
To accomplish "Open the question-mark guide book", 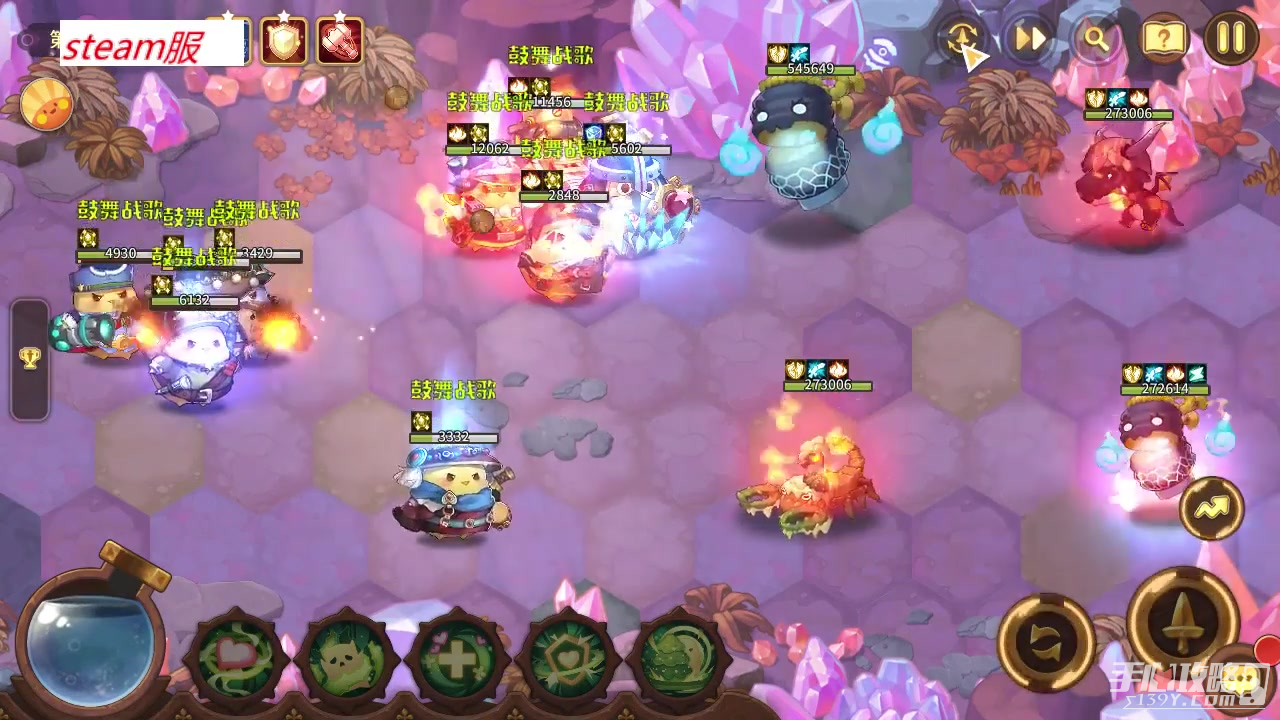I will coord(1164,39).
